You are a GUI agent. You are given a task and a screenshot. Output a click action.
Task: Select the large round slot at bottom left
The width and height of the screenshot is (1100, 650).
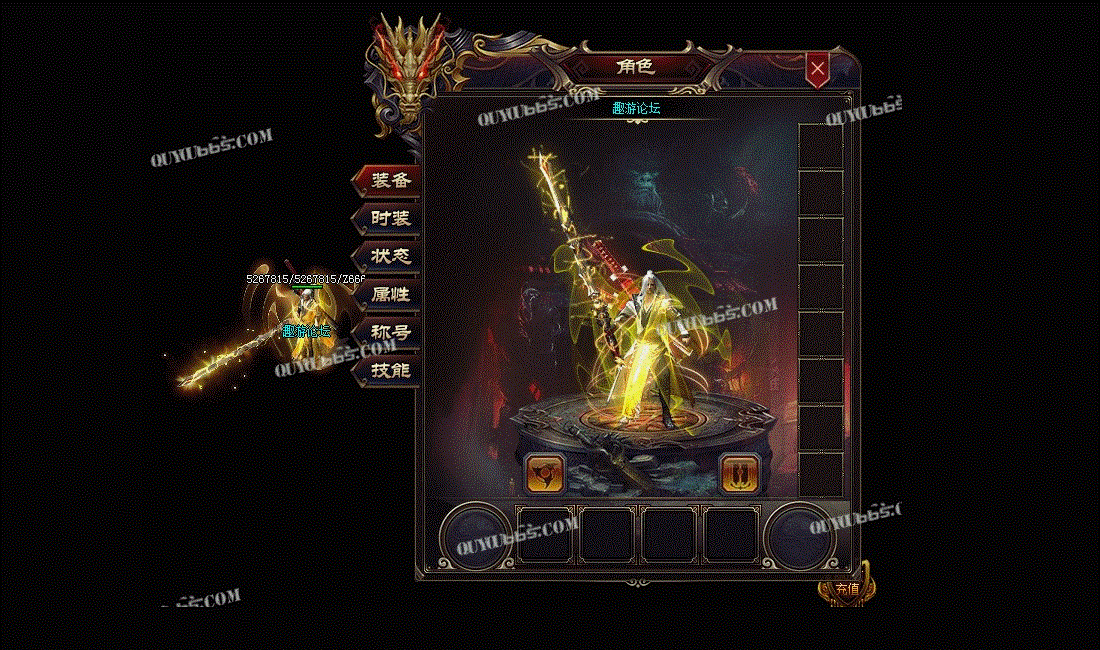pyautogui.click(x=477, y=535)
